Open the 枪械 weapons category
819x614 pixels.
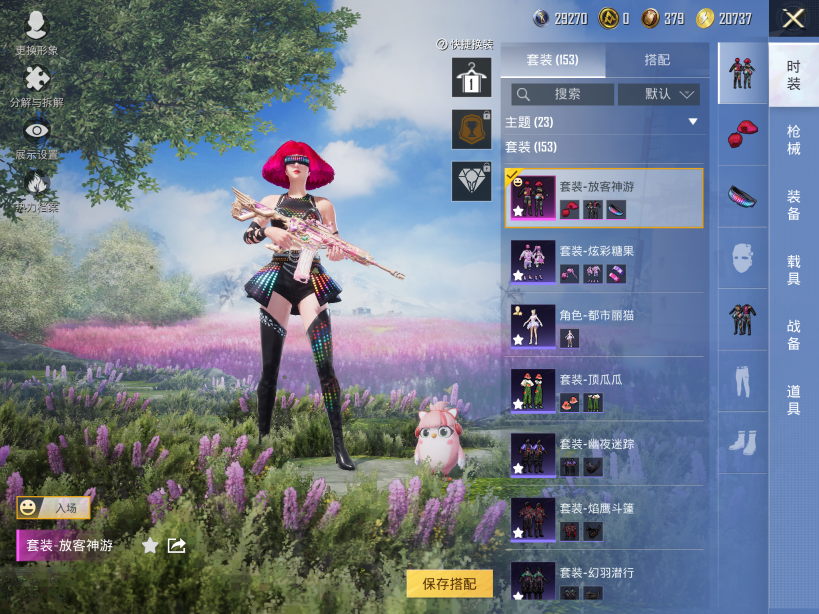click(793, 140)
